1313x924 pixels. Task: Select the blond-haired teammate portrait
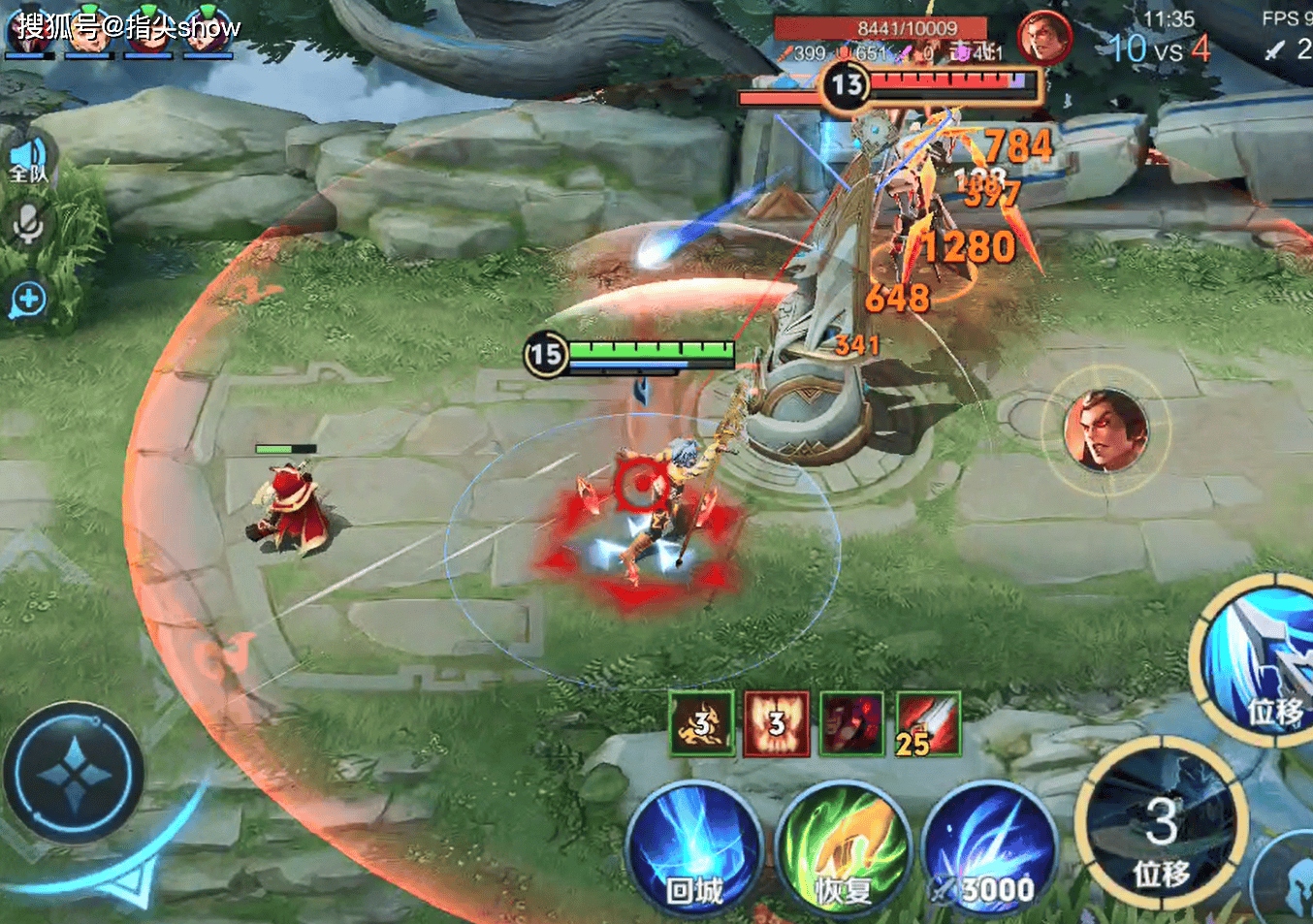click(89, 31)
